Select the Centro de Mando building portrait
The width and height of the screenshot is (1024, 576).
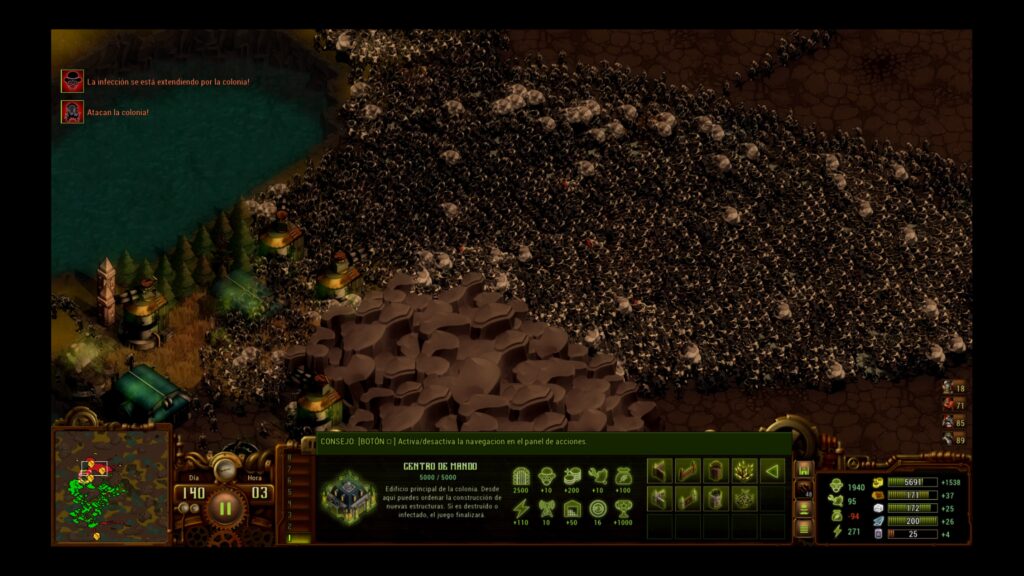(x=349, y=497)
